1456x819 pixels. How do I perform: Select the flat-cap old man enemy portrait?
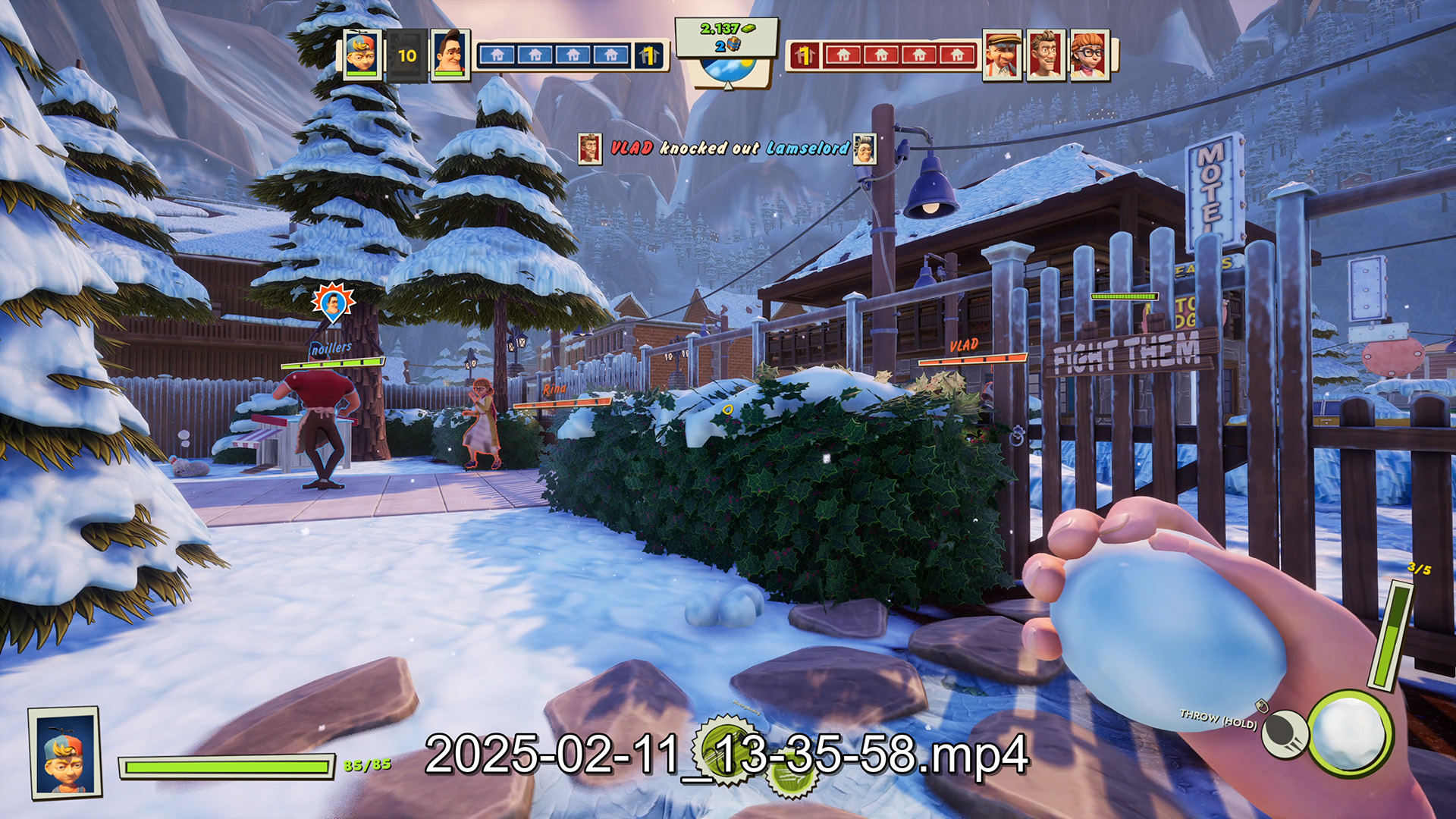(1003, 54)
